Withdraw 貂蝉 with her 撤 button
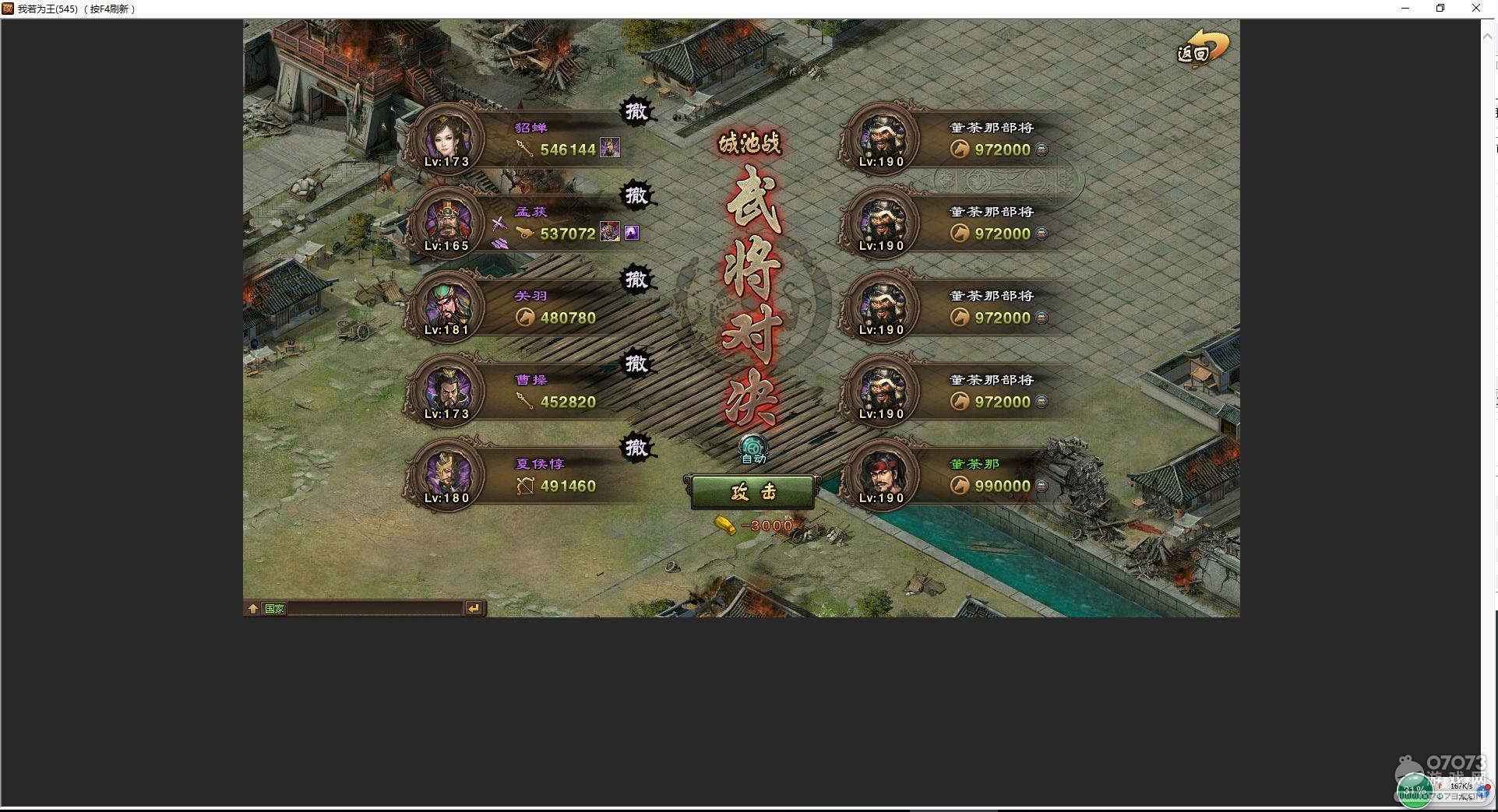Image resolution: width=1498 pixels, height=812 pixels. [x=636, y=111]
